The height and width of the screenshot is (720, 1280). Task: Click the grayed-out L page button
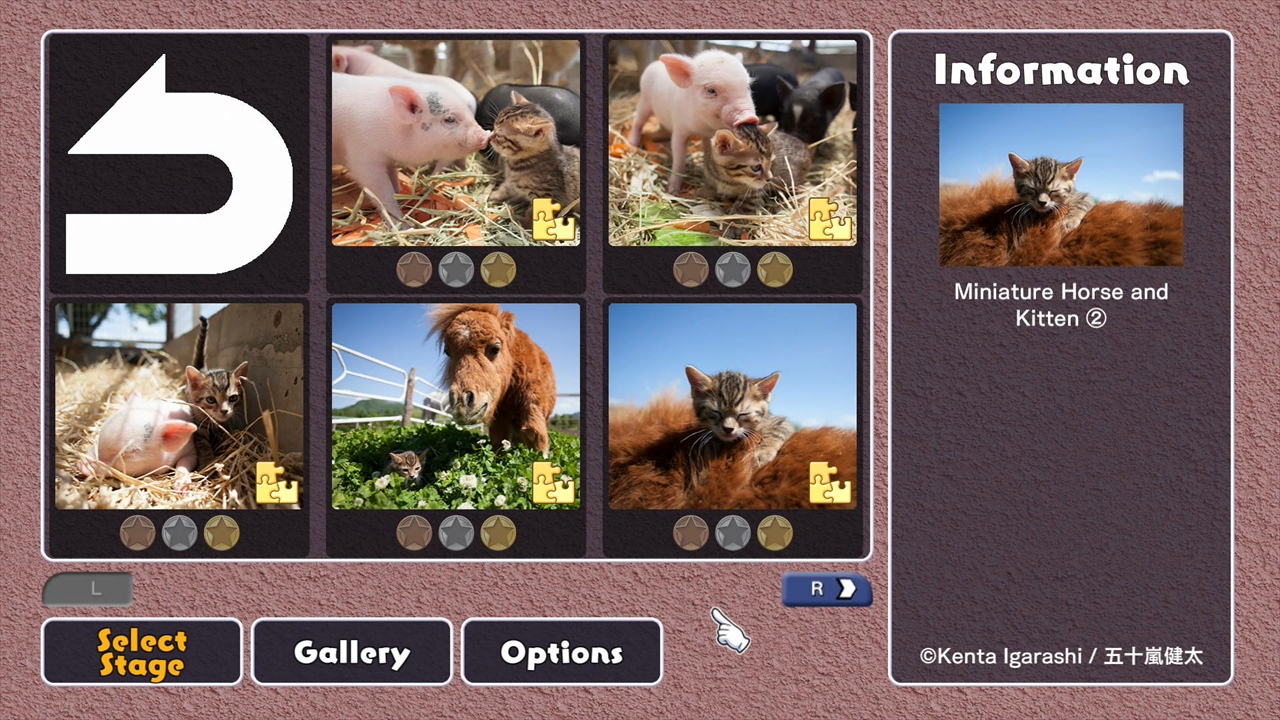(88, 589)
